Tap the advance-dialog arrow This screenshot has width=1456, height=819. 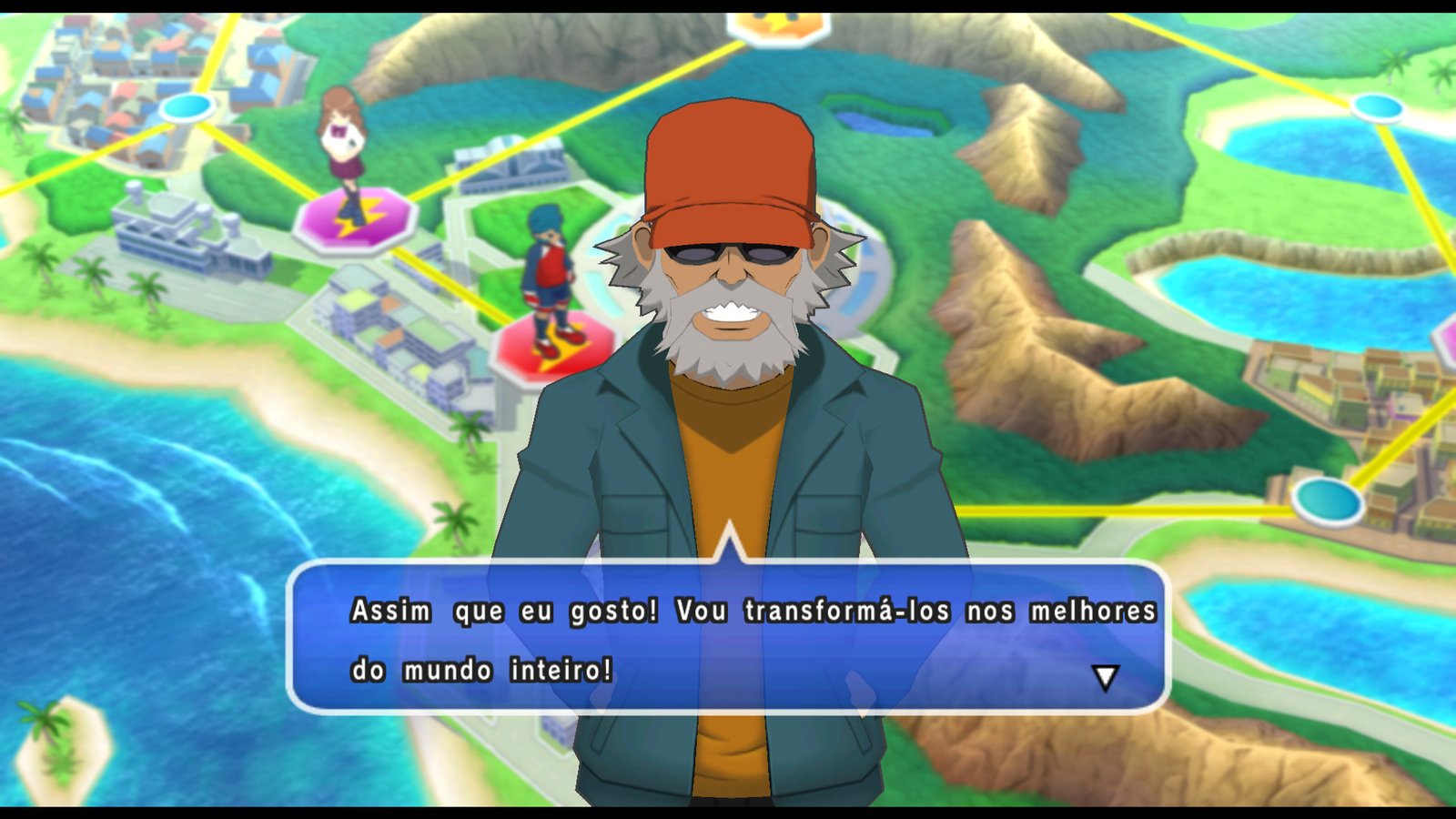tap(1107, 677)
